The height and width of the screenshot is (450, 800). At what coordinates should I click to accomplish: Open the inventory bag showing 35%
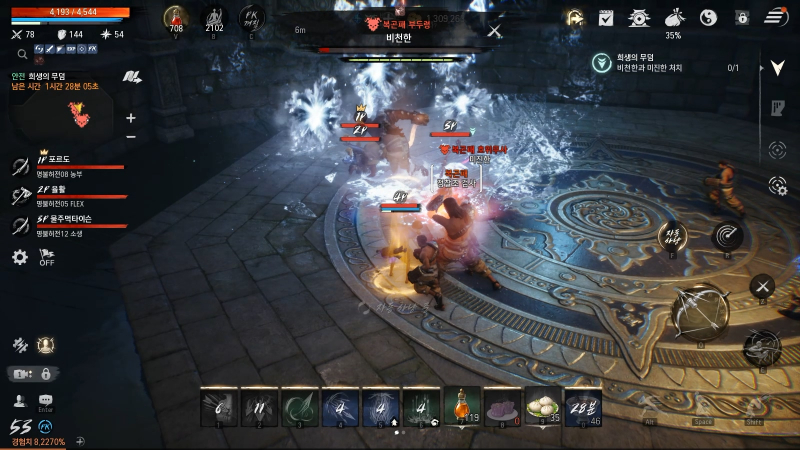point(674,18)
